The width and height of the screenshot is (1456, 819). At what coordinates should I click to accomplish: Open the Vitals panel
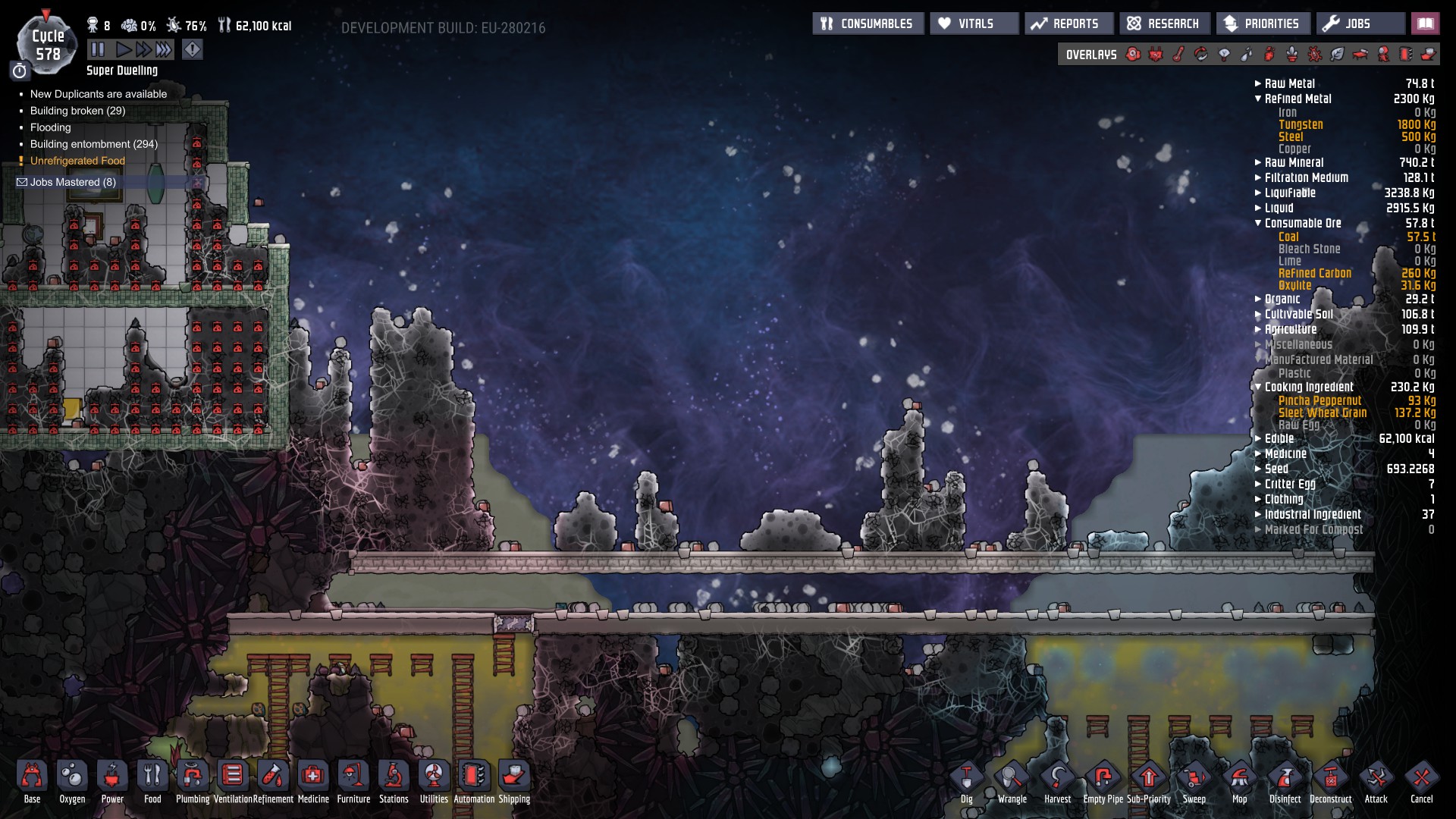point(974,24)
